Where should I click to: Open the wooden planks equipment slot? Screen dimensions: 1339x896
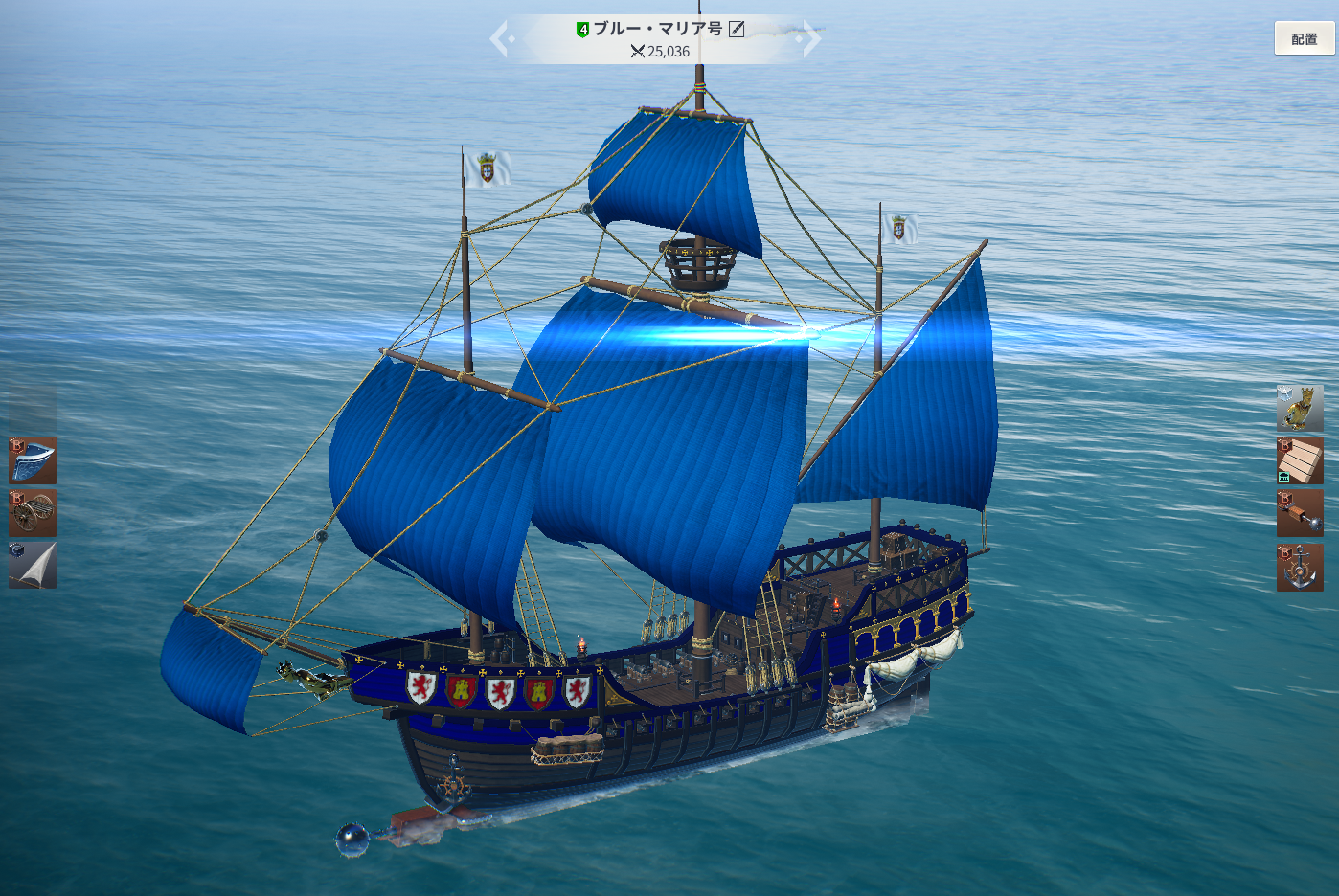1300,460
